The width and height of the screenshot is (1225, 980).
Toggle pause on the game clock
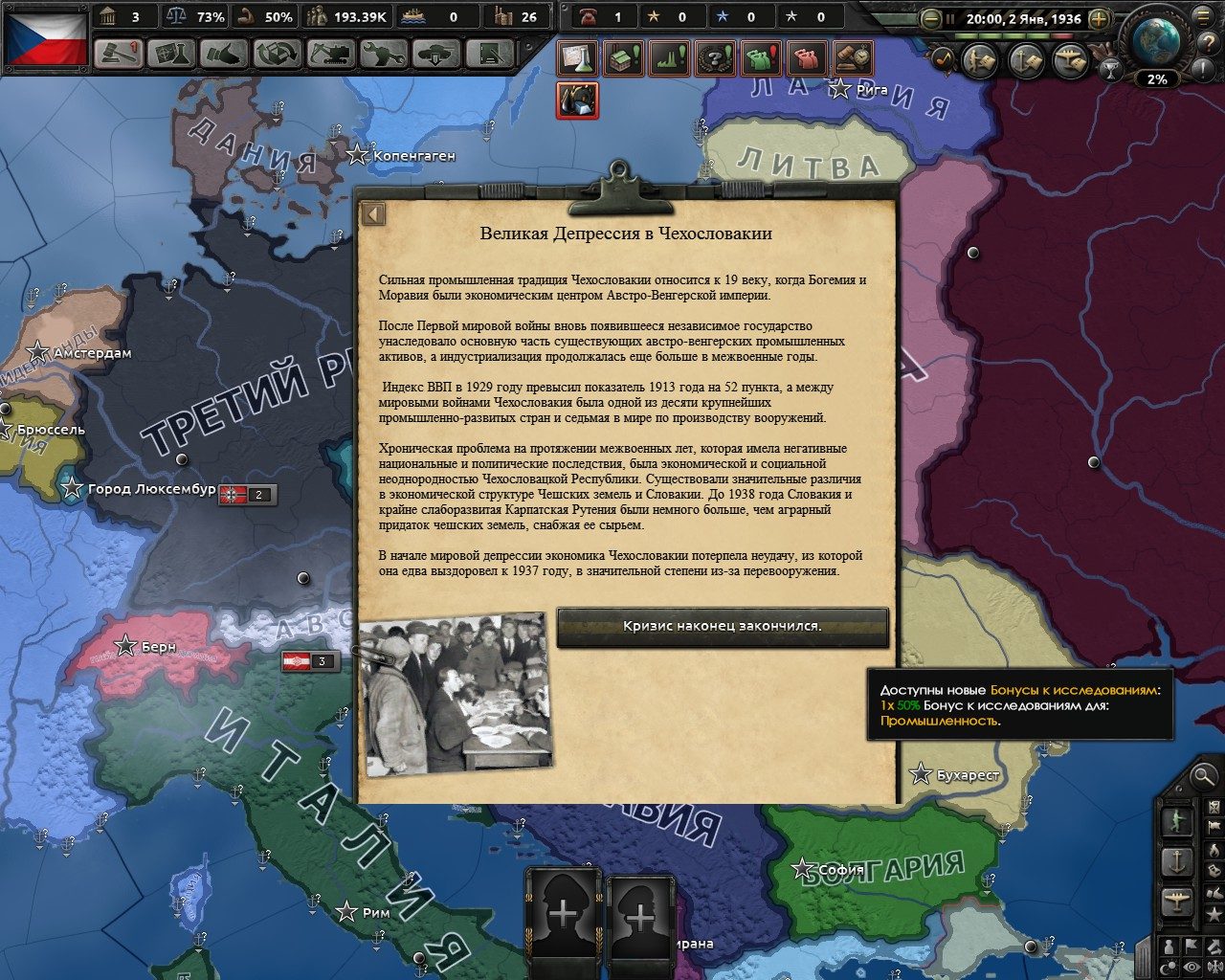(x=950, y=17)
